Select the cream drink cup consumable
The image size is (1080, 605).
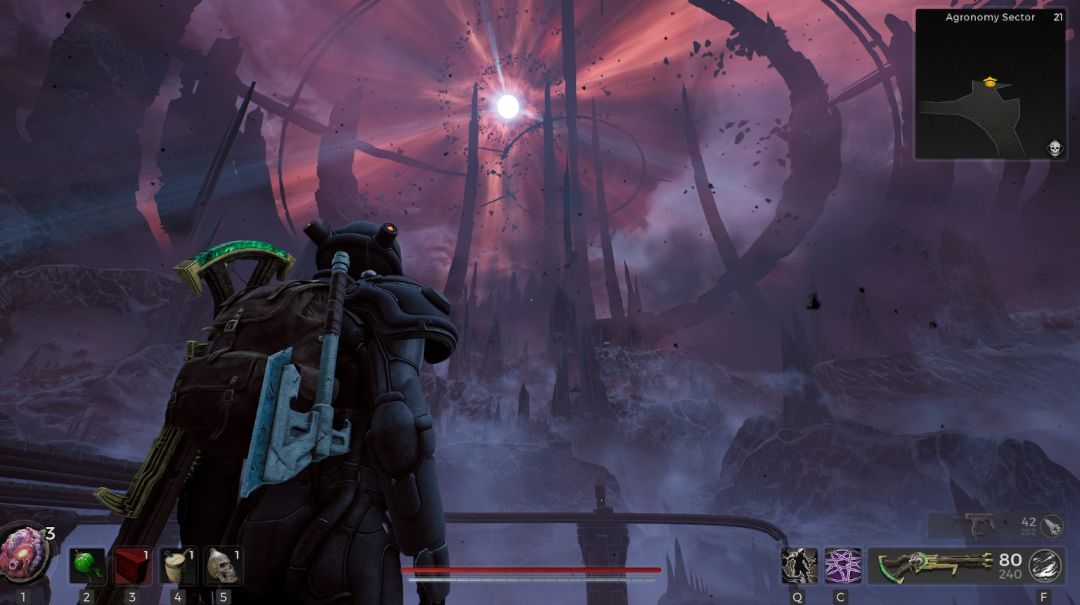[178, 566]
